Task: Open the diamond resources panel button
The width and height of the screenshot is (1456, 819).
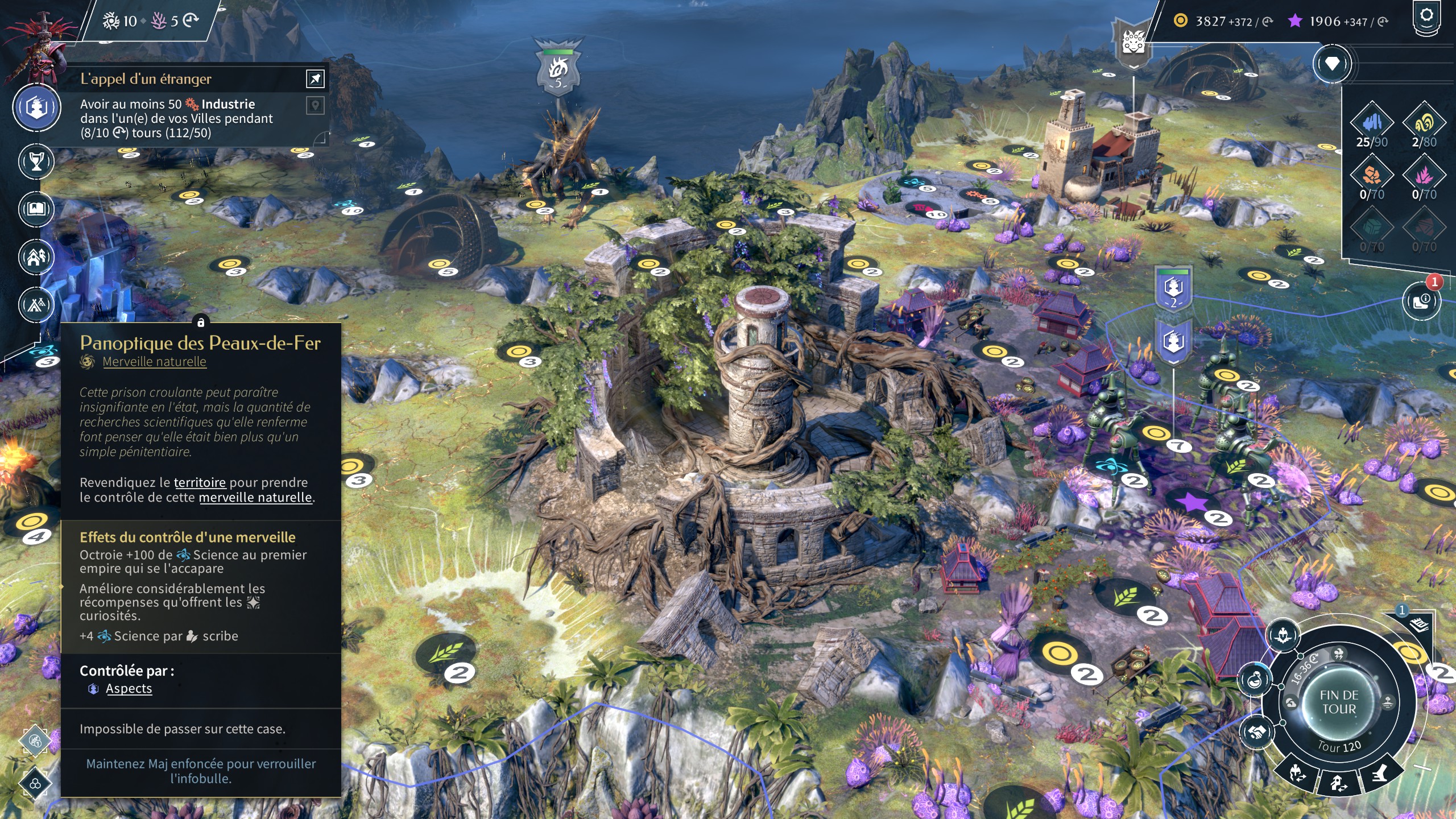Action: pos(1331,64)
